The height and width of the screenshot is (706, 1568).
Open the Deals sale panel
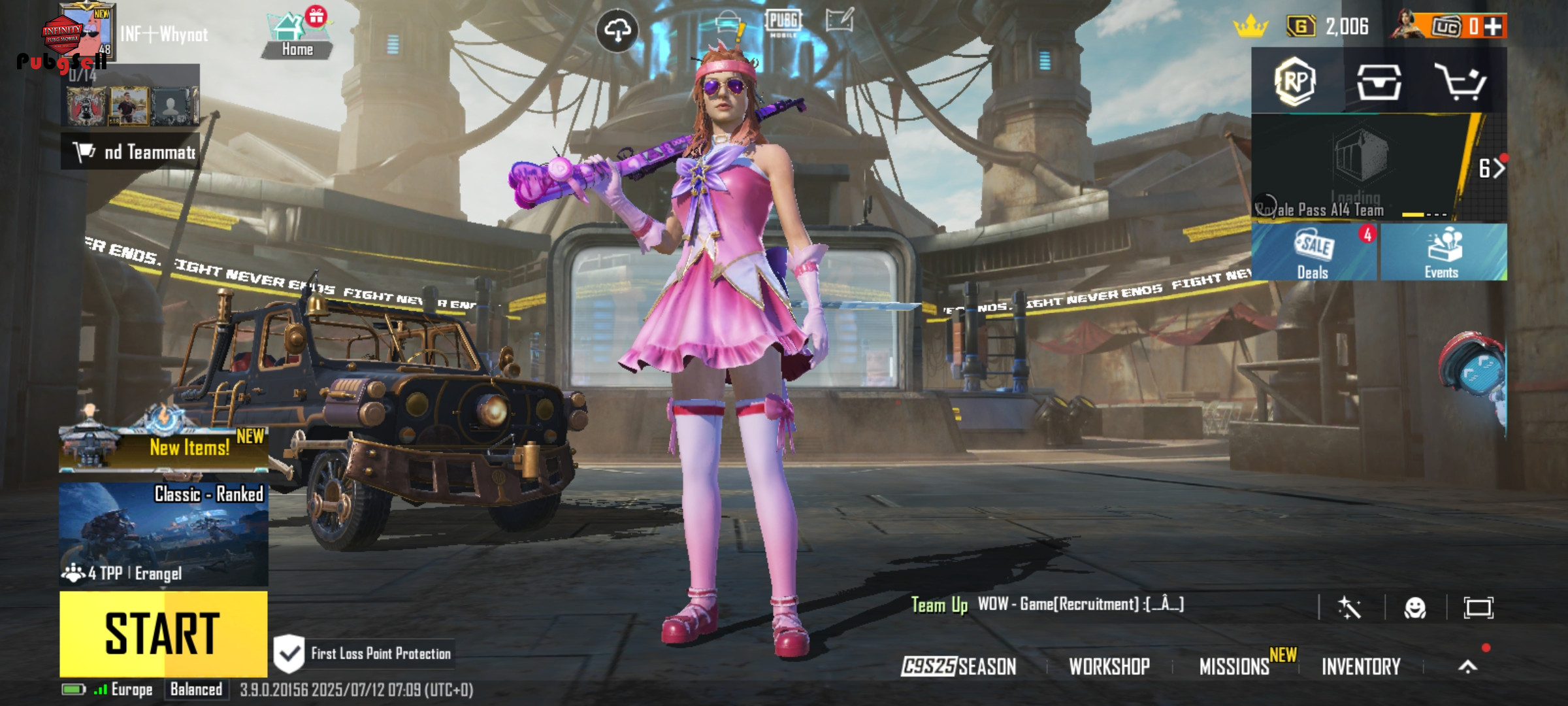1313,253
